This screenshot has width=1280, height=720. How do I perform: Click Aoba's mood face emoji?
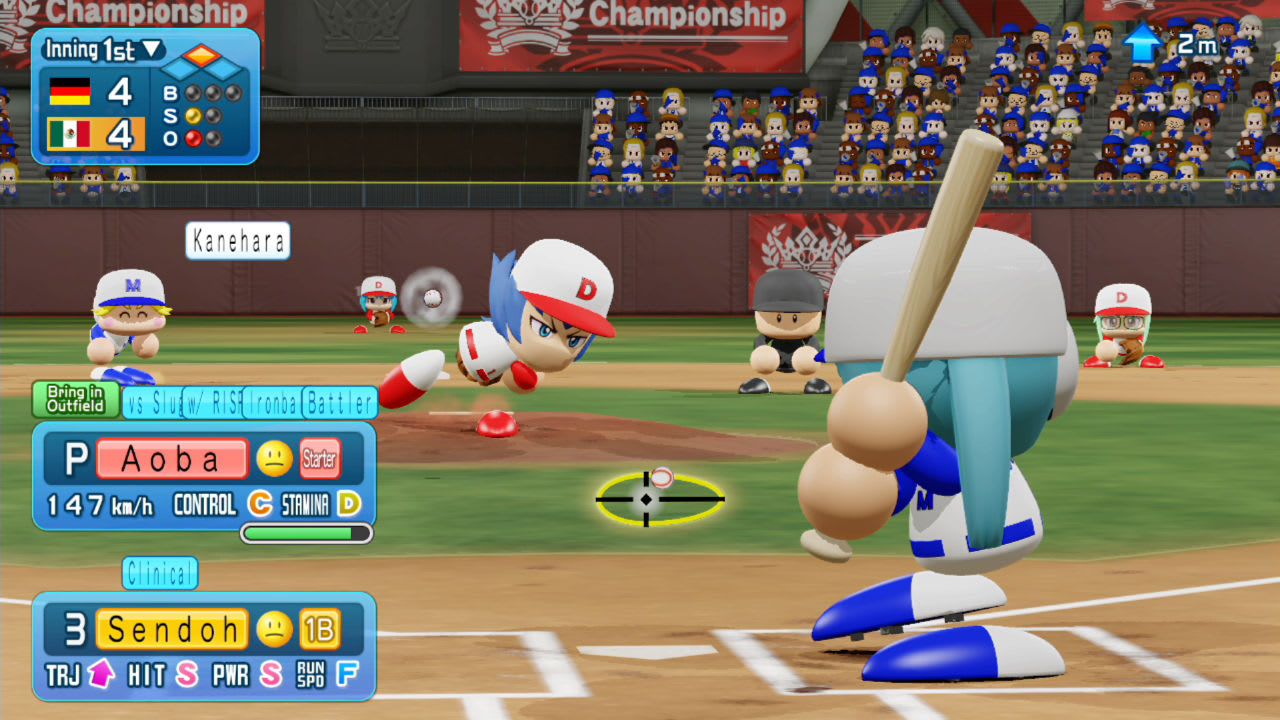click(x=274, y=459)
